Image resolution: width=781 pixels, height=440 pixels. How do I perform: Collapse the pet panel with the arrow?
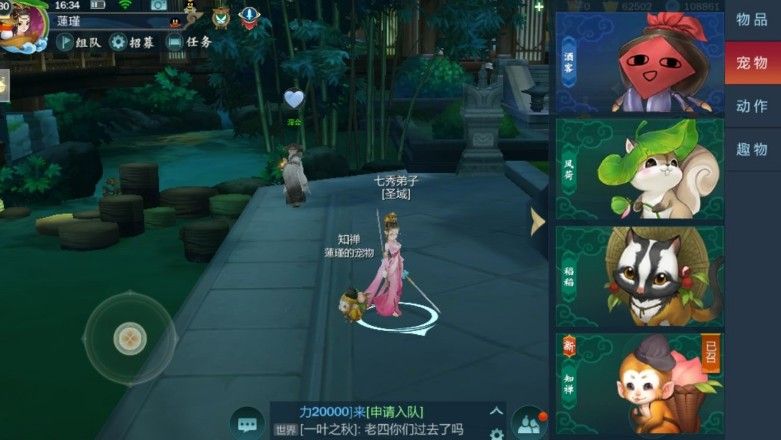click(x=538, y=221)
